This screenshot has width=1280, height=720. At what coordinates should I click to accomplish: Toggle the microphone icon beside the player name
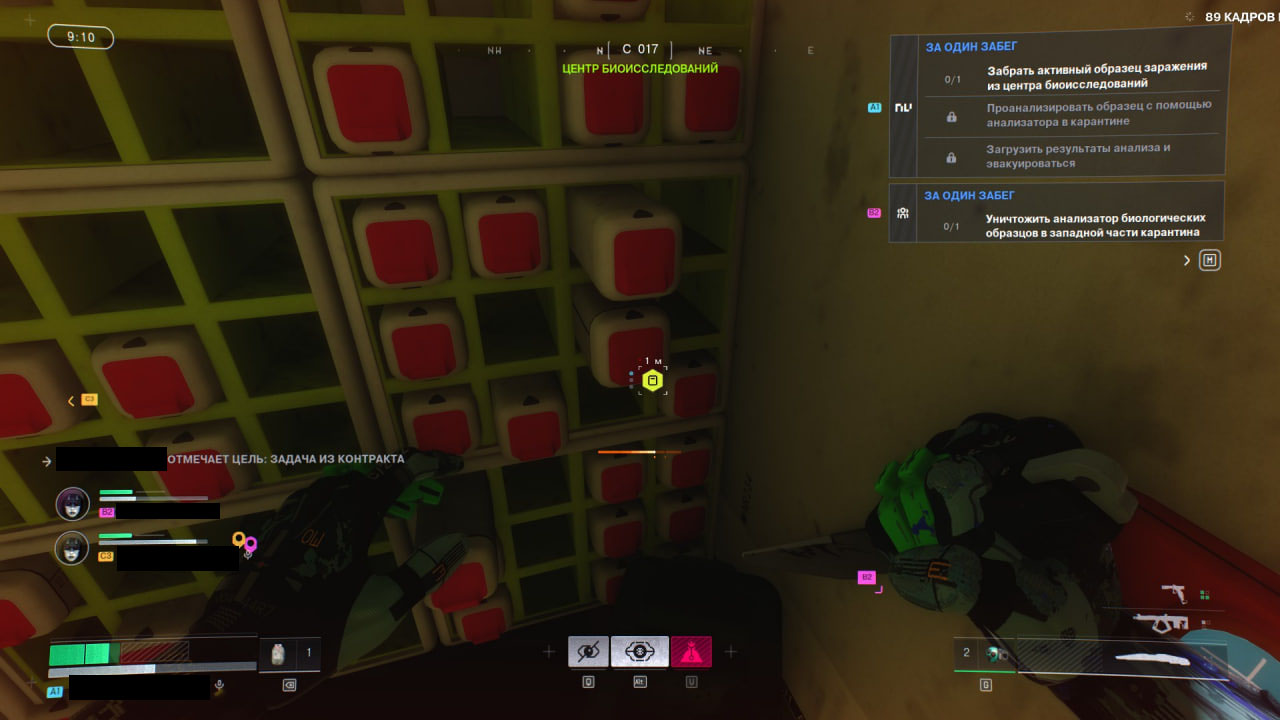(x=220, y=687)
